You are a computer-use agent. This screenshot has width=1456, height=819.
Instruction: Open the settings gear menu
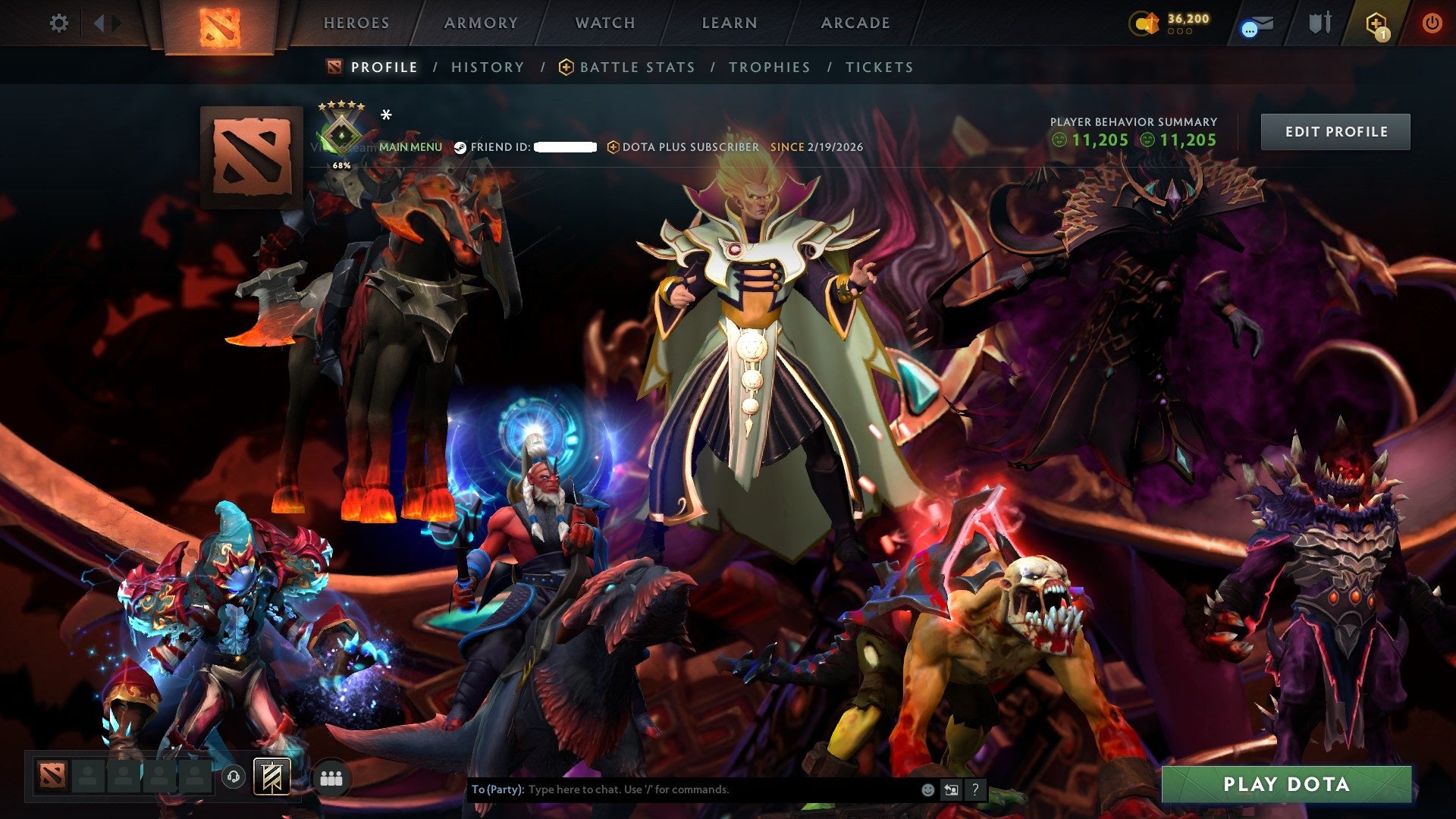[x=59, y=23]
